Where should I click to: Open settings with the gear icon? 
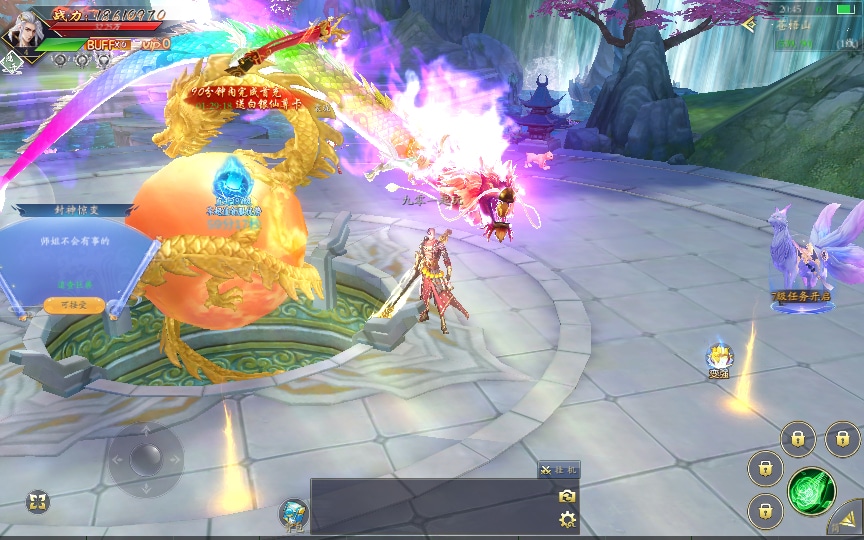(567, 519)
